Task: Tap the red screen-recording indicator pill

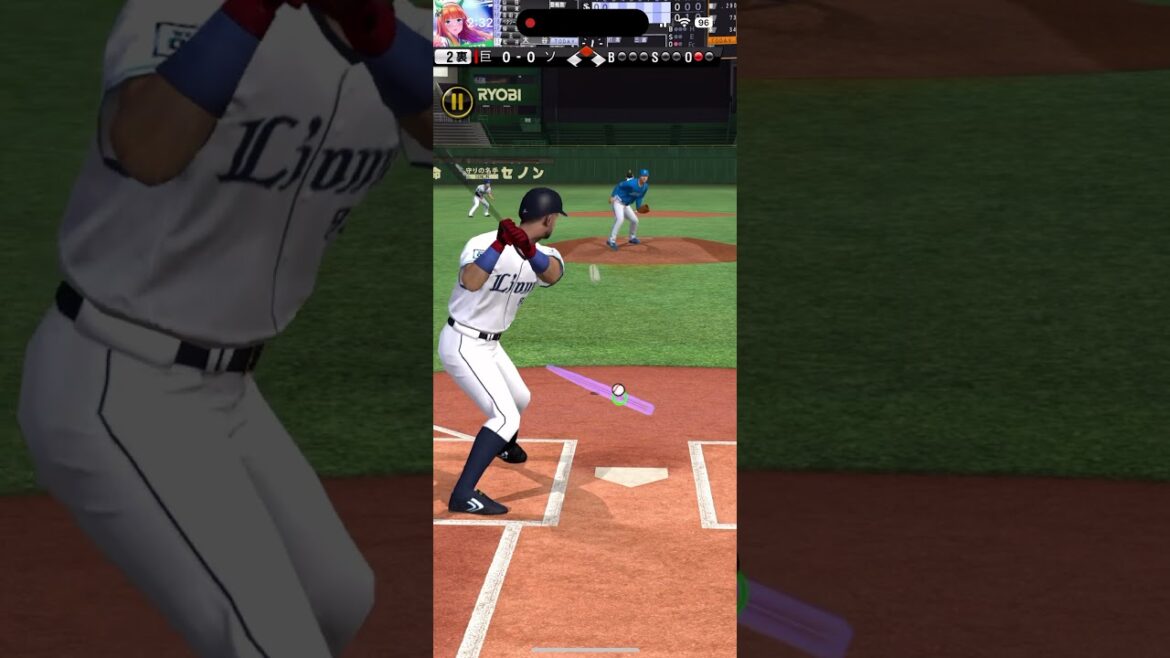Action: (x=582, y=23)
